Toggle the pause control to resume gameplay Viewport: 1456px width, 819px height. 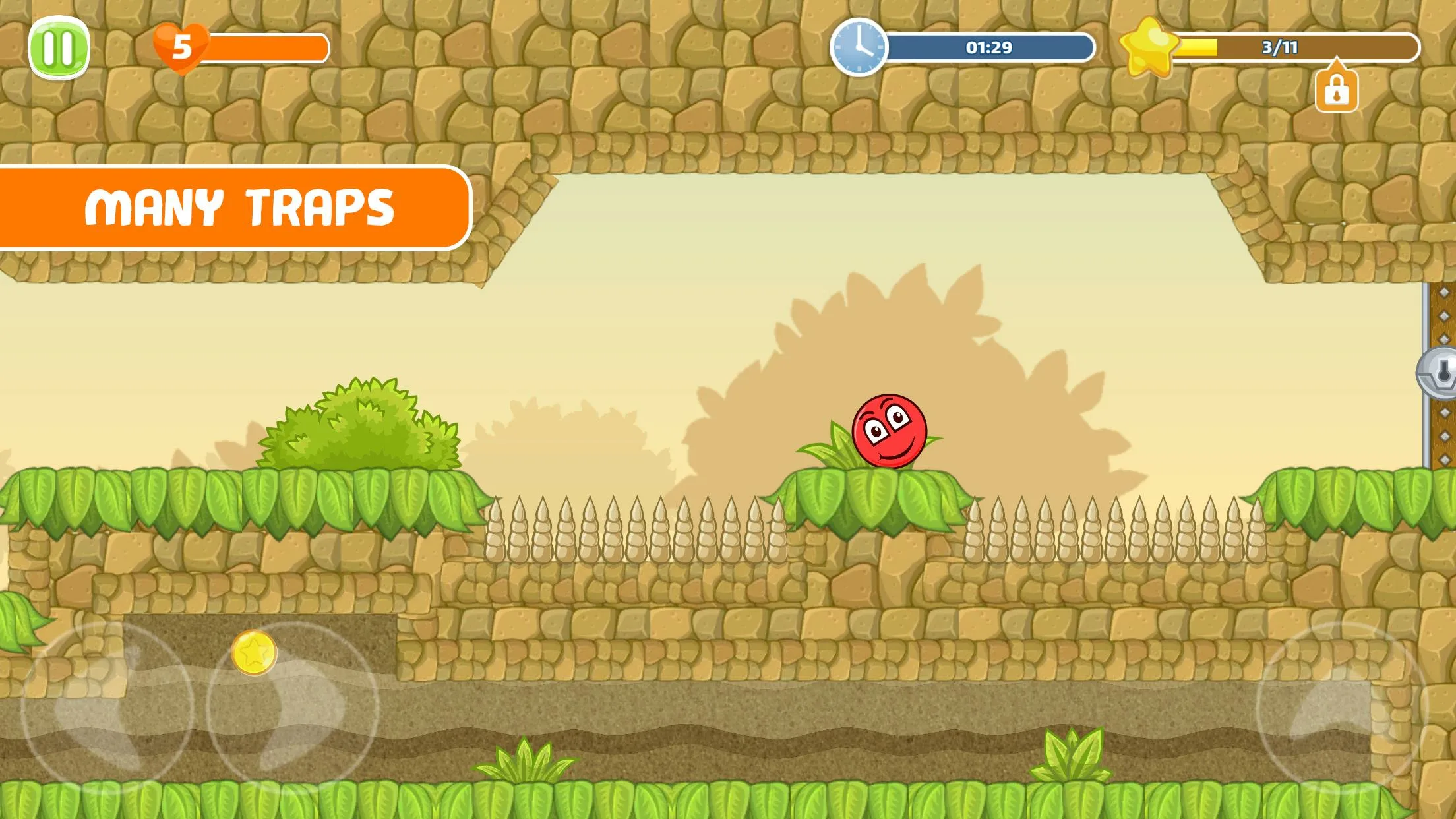click(59, 46)
